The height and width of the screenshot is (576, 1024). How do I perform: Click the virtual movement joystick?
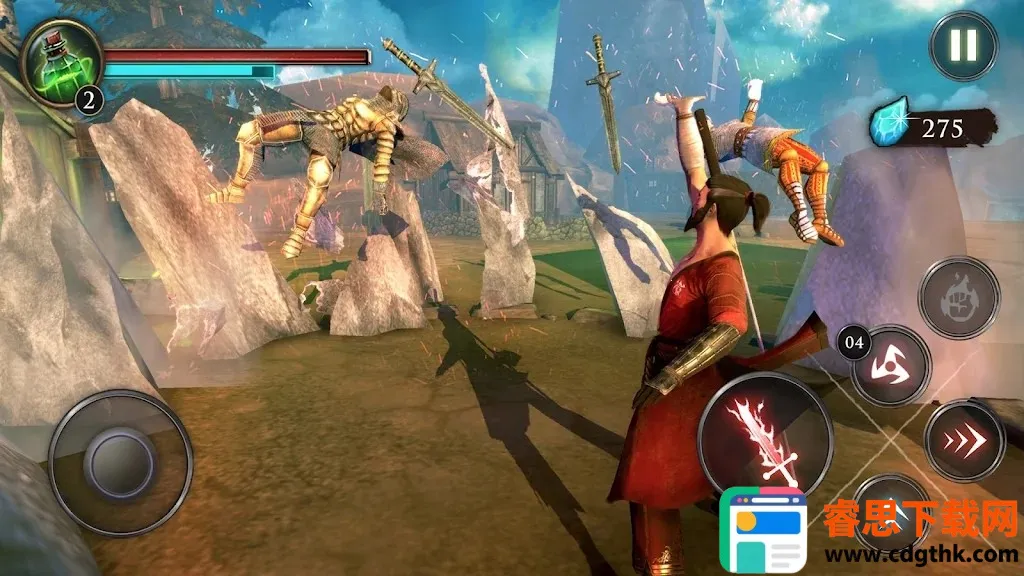pyautogui.click(x=120, y=462)
